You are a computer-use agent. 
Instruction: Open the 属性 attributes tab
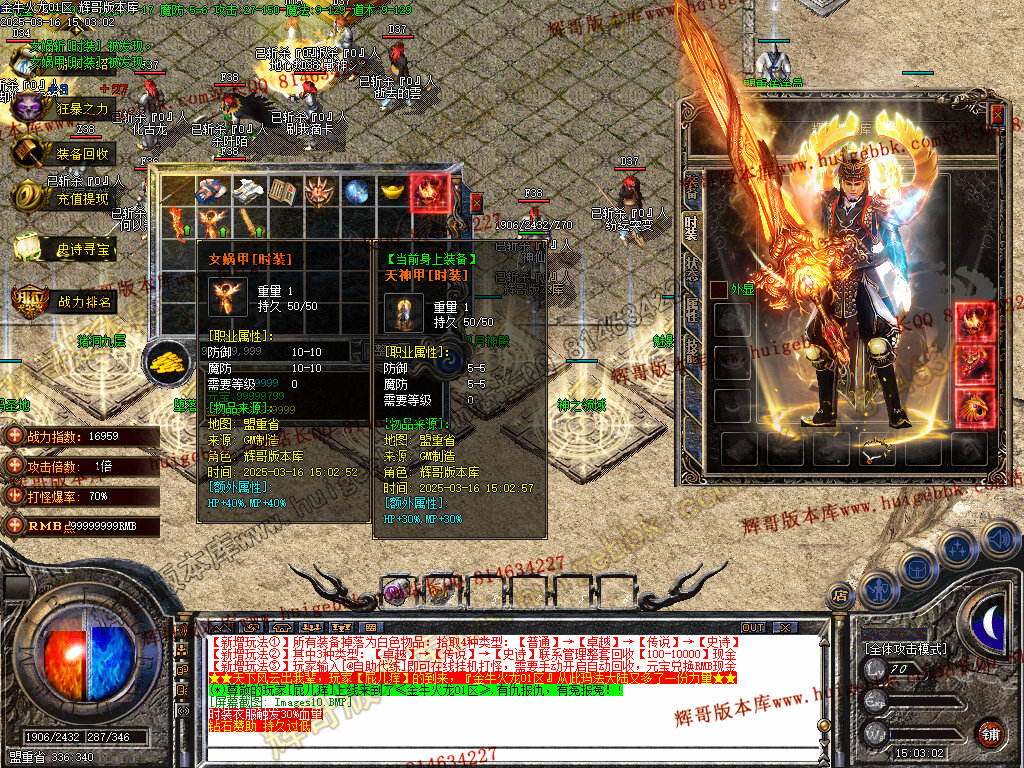pyautogui.click(x=690, y=310)
